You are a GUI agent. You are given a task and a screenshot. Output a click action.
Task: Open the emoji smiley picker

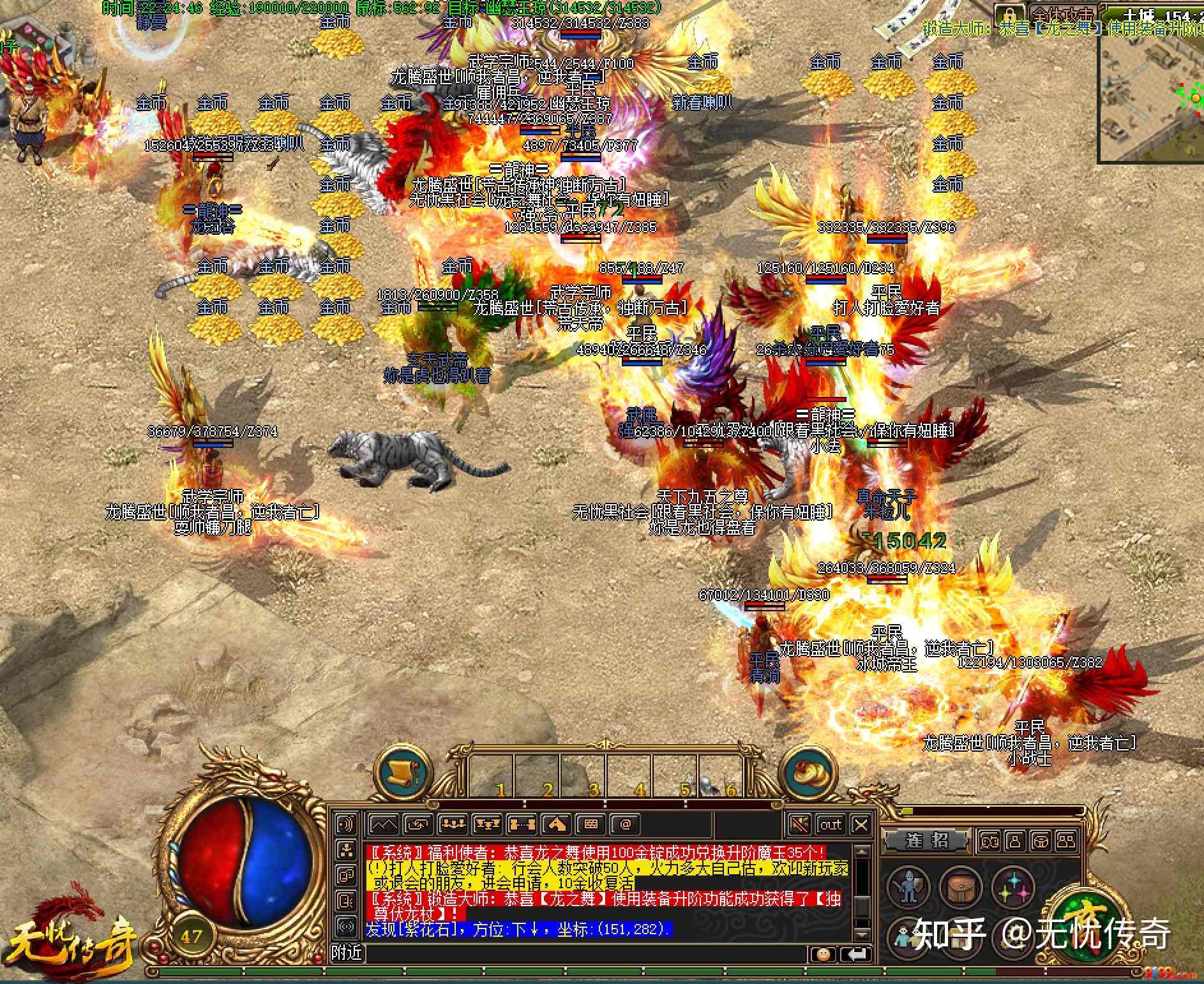click(x=824, y=954)
